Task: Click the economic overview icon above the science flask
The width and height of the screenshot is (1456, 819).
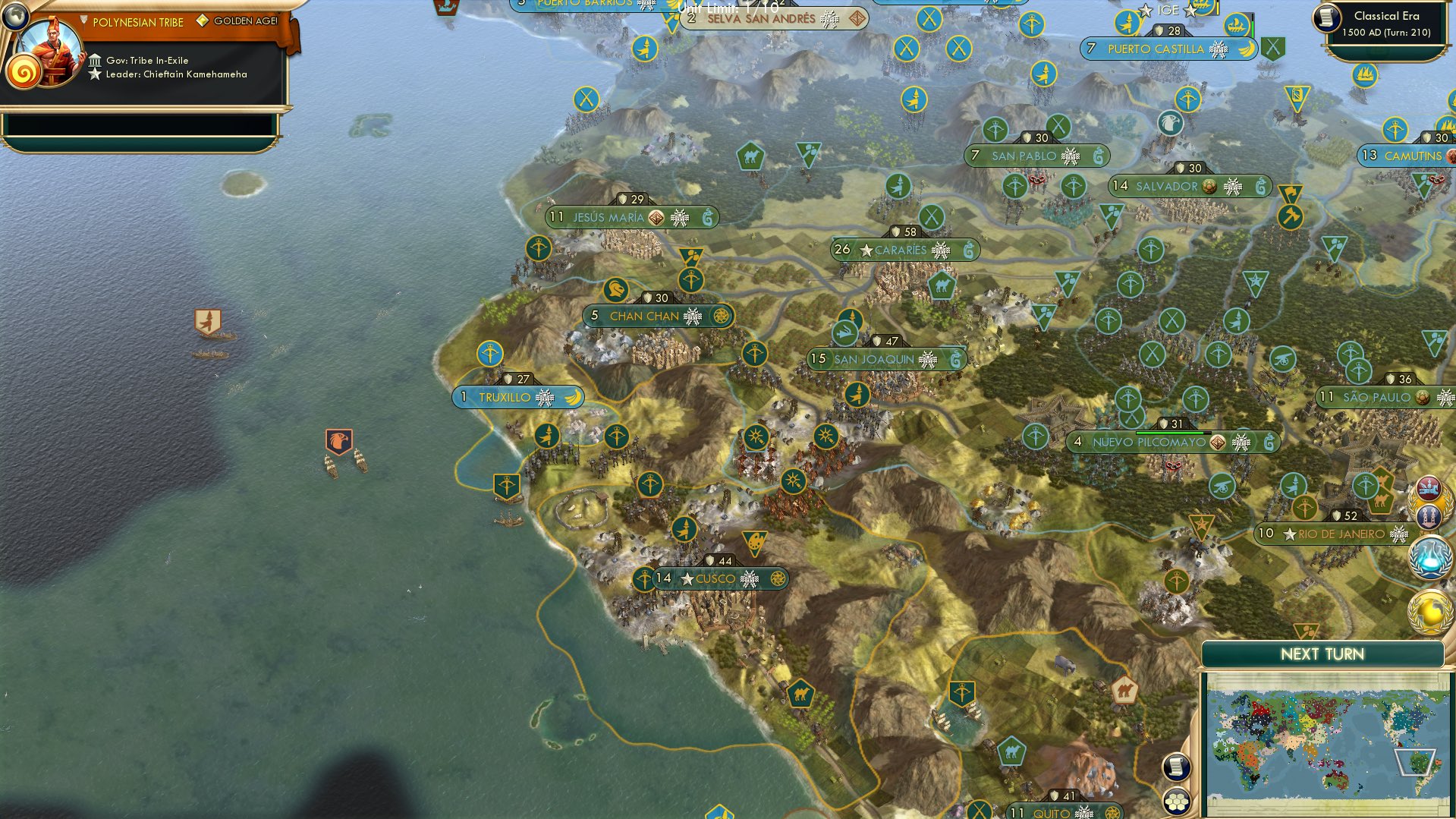Action: pos(1429,515)
